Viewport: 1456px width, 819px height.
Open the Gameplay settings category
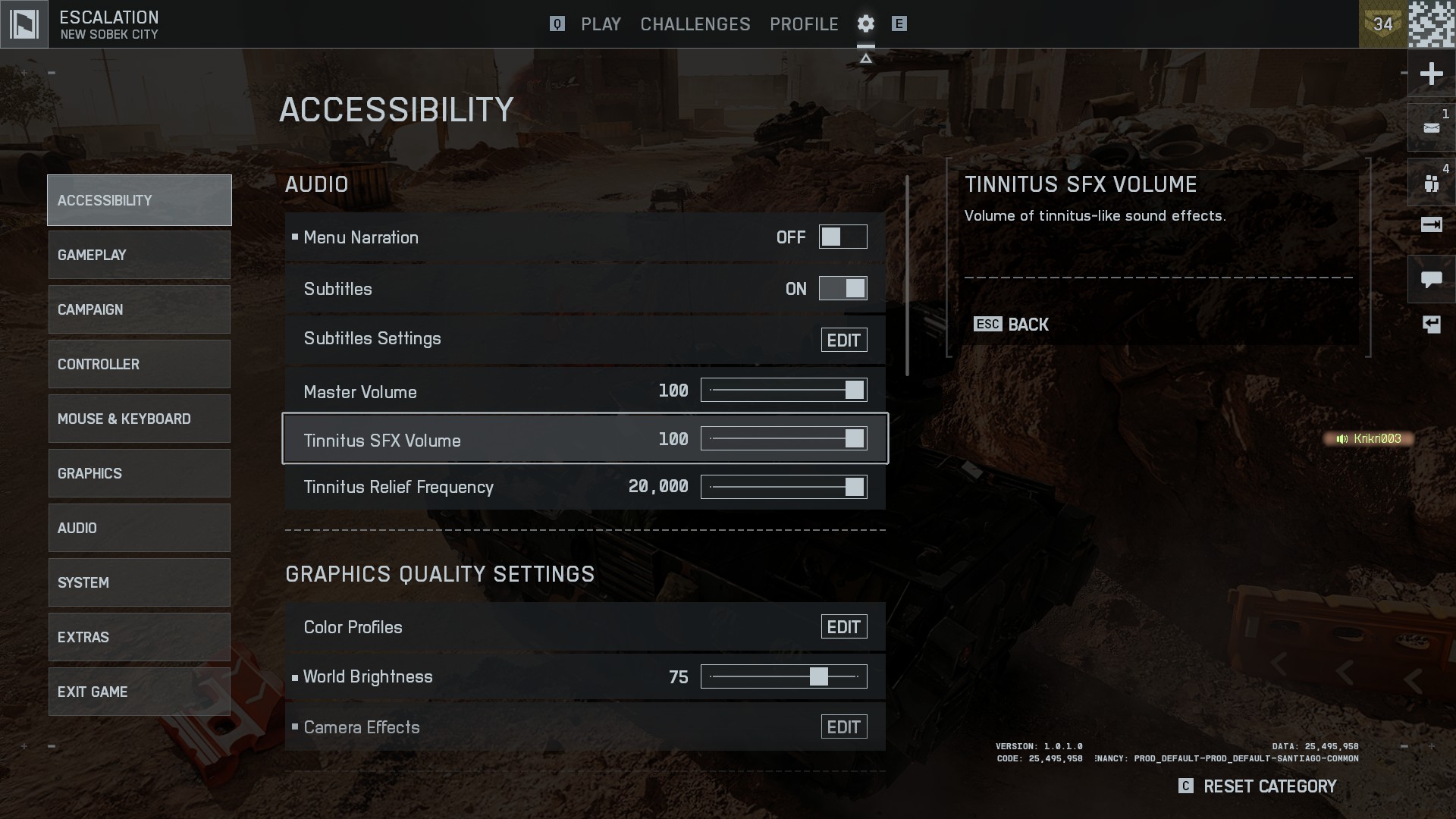[x=139, y=255]
